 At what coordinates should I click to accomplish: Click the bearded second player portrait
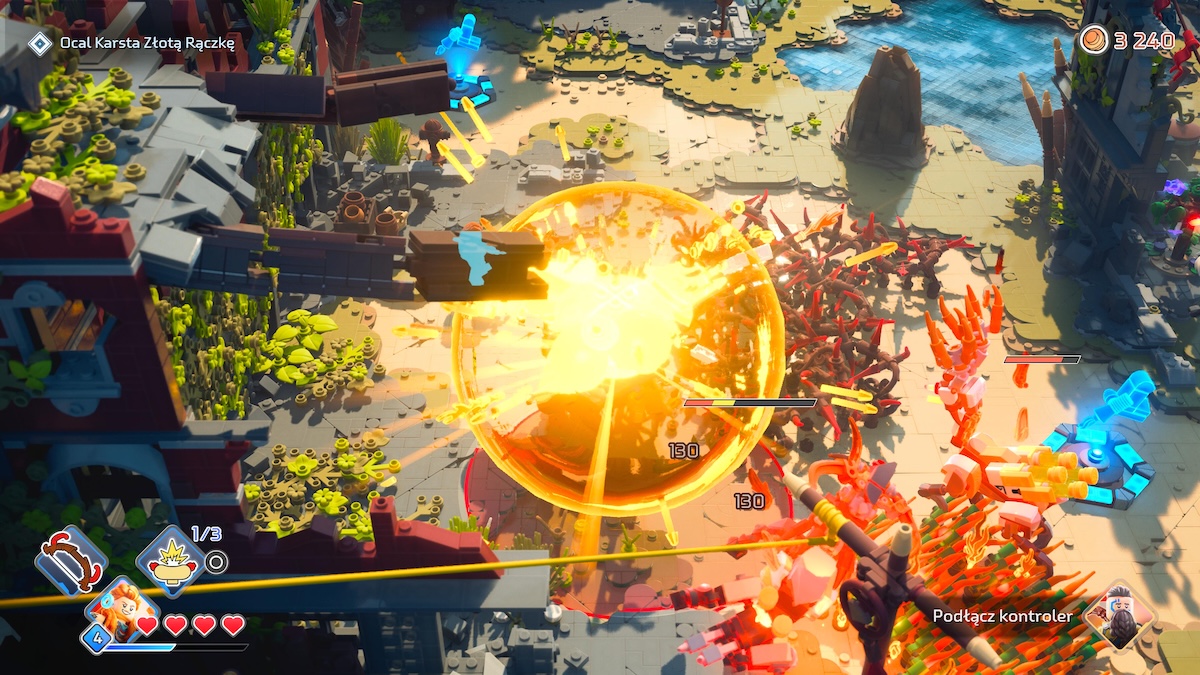[x=1118, y=616]
